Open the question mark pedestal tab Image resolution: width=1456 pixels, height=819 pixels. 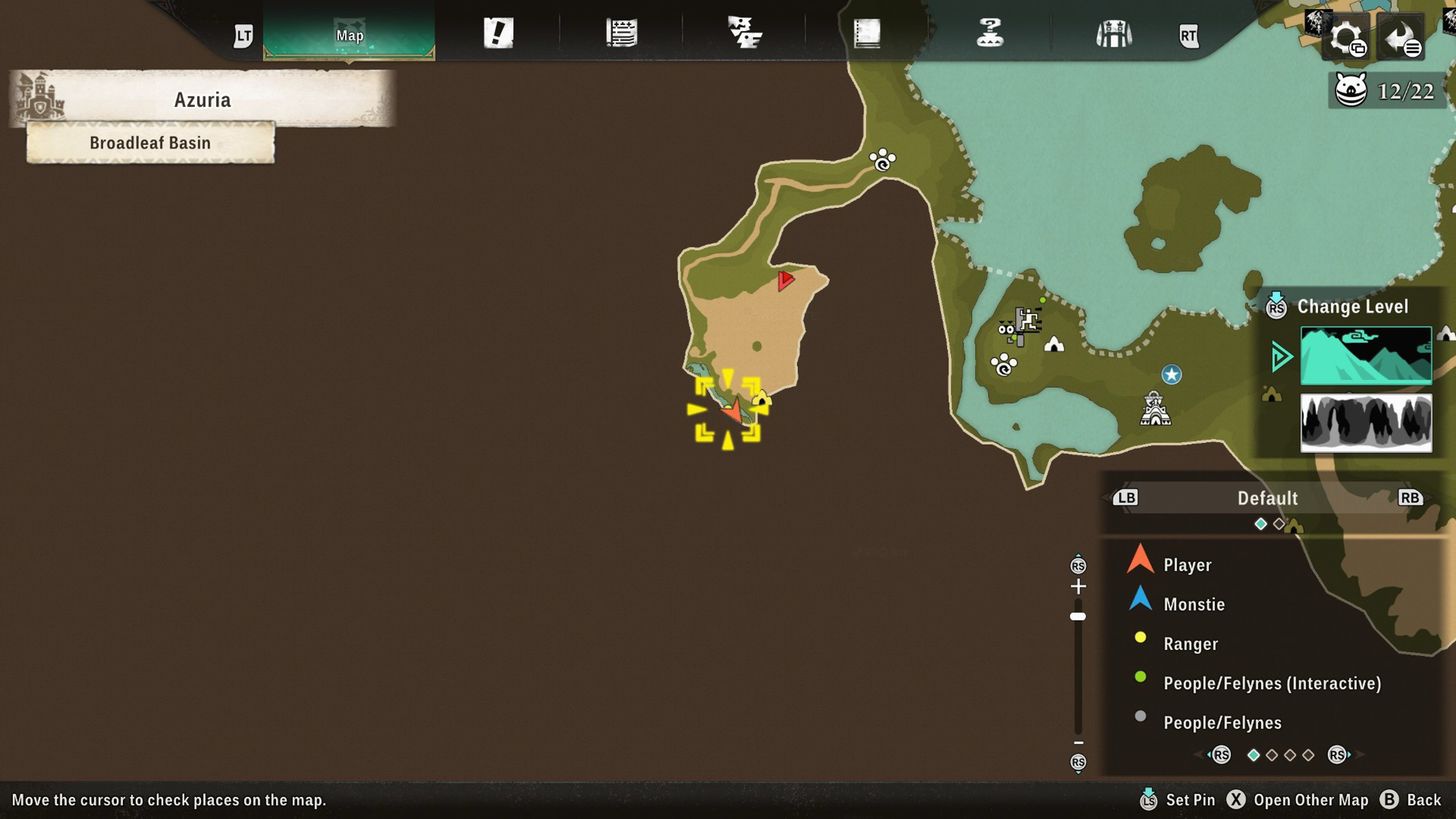click(990, 33)
